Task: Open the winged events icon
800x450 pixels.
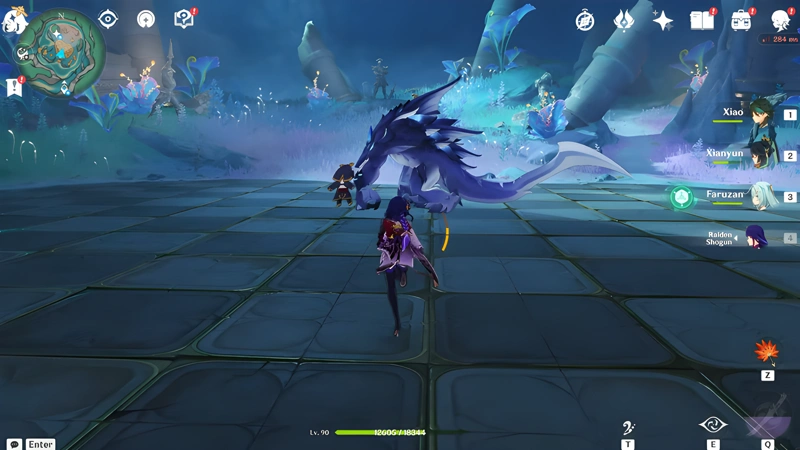Action: [x=624, y=21]
